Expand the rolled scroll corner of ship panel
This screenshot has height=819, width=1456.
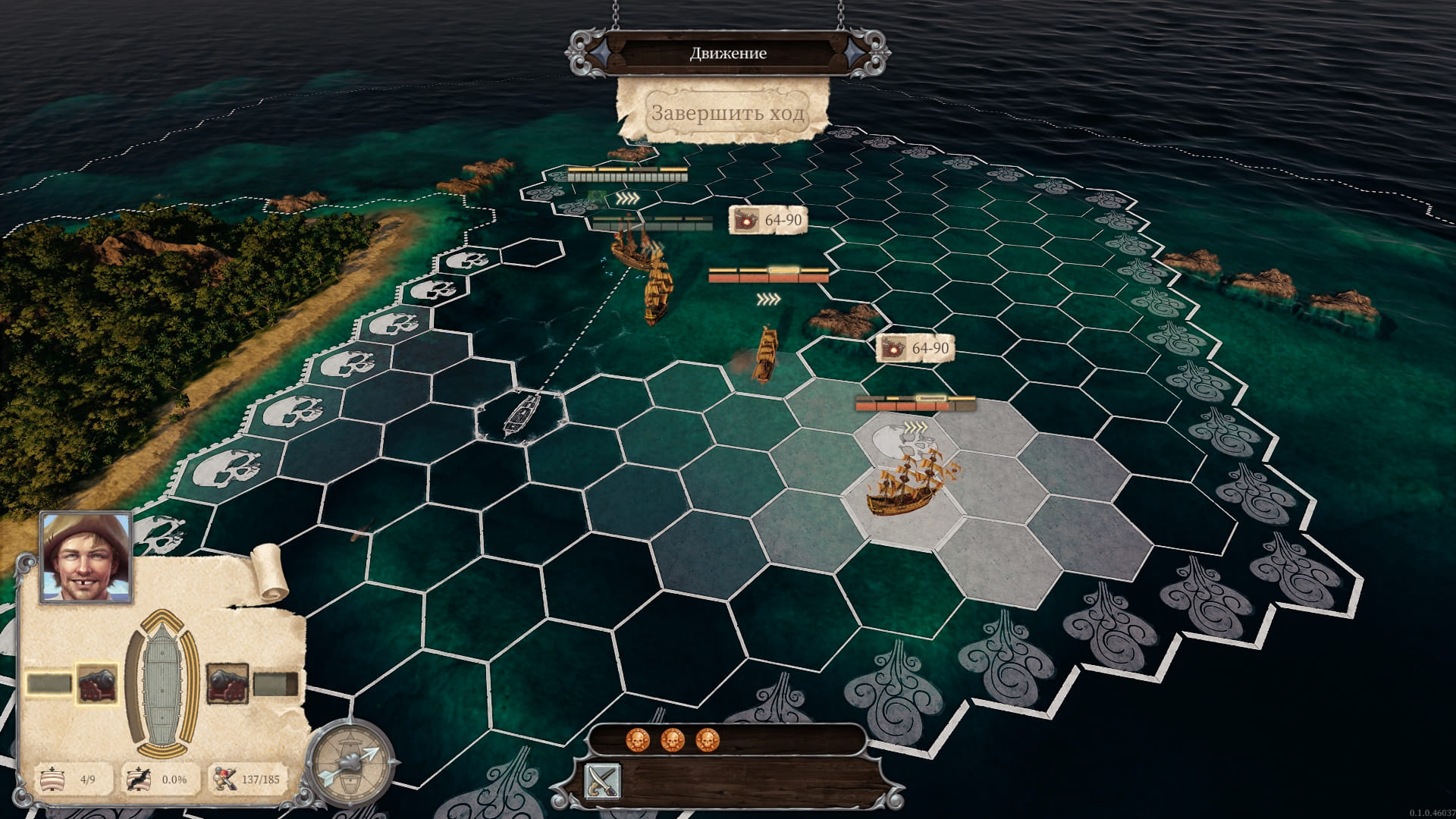tap(268, 572)
